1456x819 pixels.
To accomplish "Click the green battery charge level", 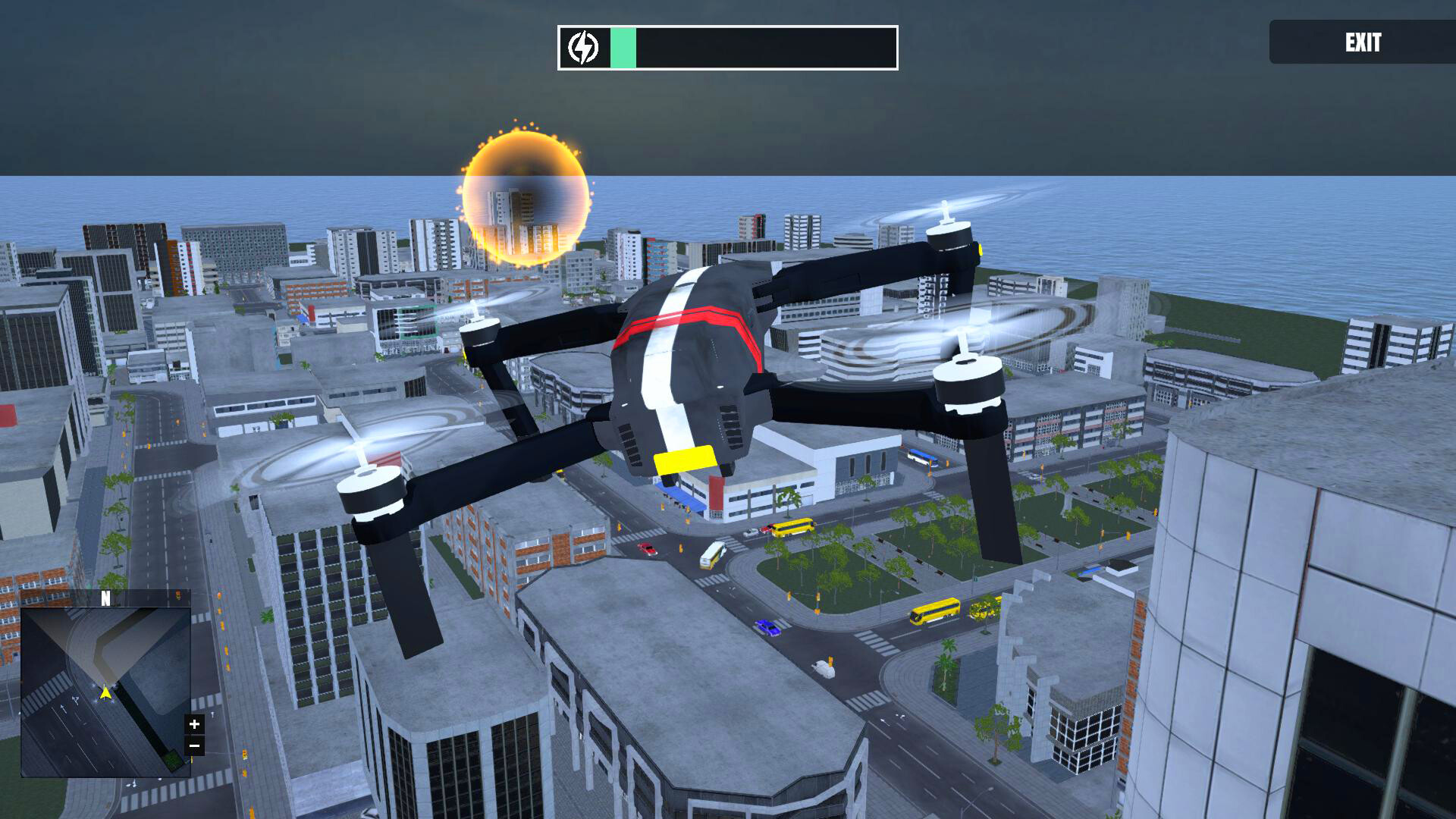I will (623, 47).
